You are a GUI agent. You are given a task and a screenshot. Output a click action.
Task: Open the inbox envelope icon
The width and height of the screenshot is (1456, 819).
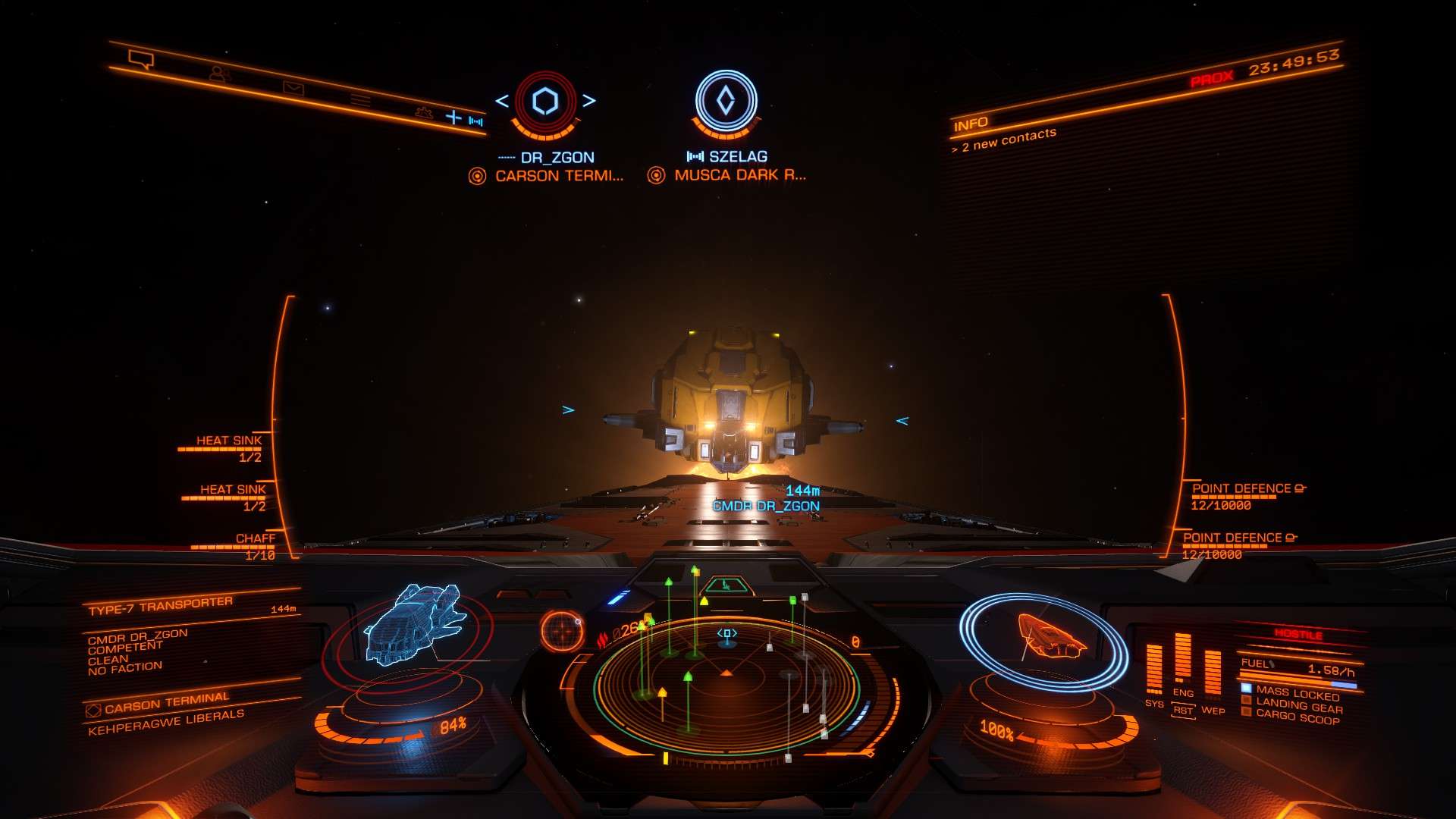[x=293, y=89]
